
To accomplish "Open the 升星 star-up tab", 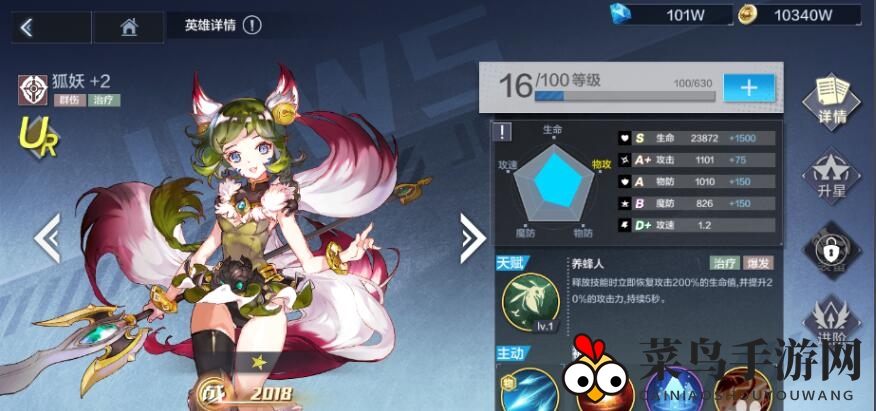I will click(832, 175).
